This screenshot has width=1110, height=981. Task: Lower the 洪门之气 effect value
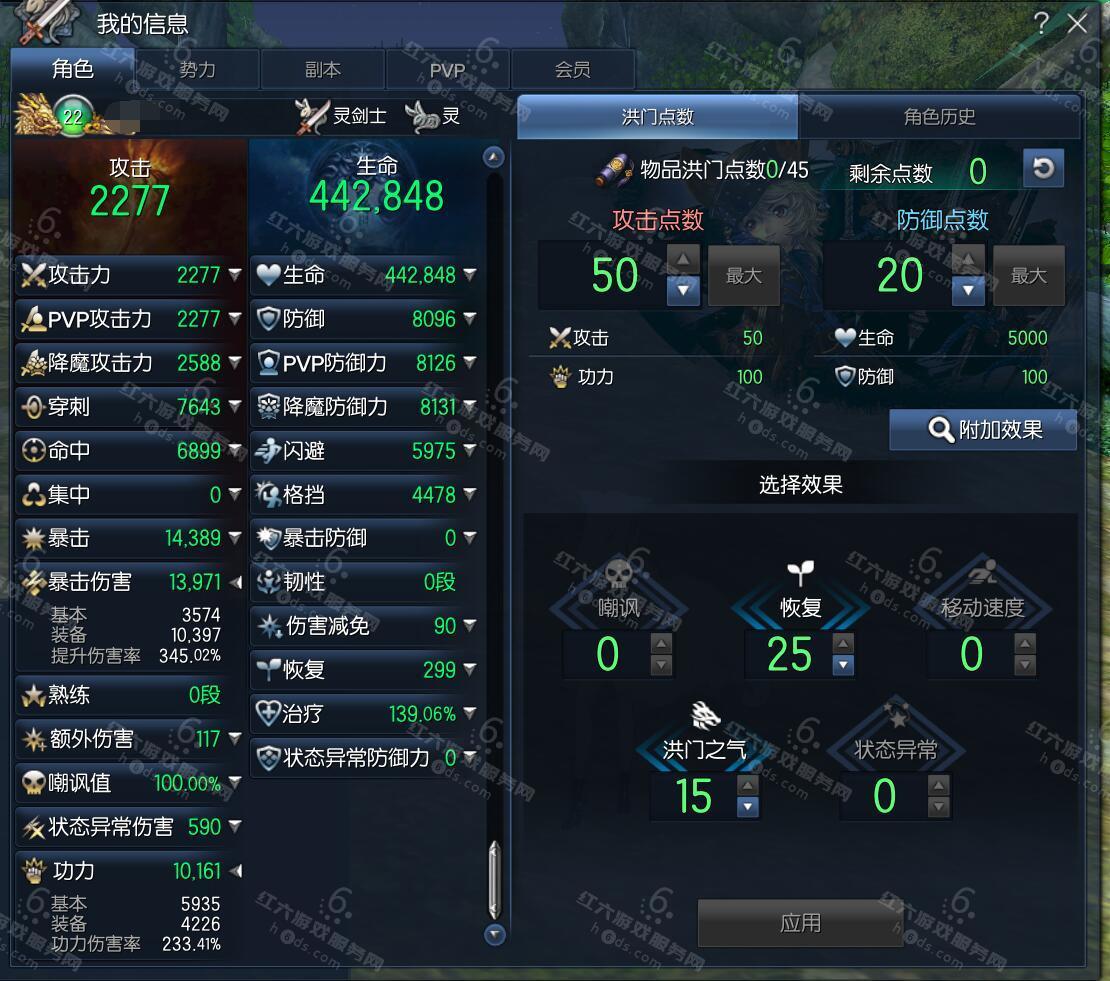click(747, 807)
